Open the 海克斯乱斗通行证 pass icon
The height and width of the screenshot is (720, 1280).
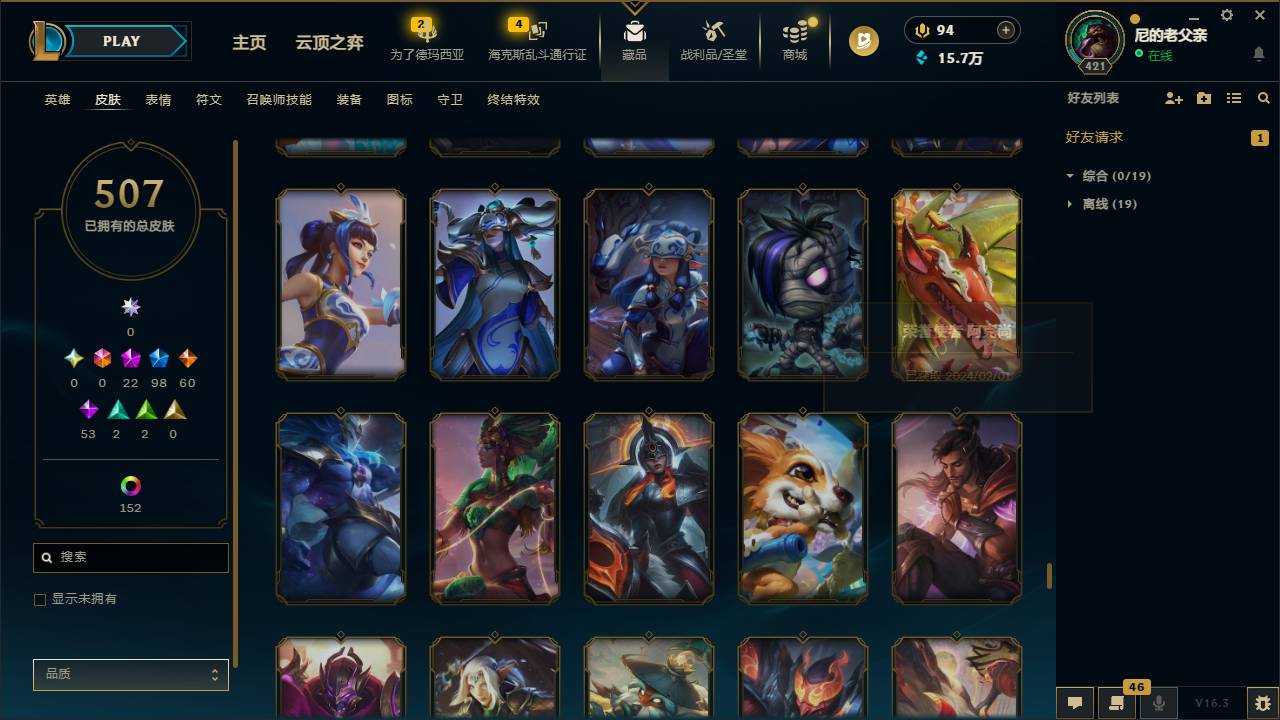tap(536, 40)
